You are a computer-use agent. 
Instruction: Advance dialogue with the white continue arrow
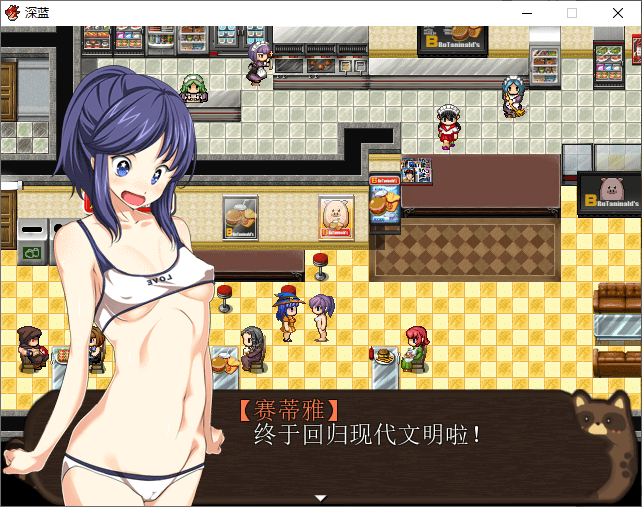[x=320, y=497]
